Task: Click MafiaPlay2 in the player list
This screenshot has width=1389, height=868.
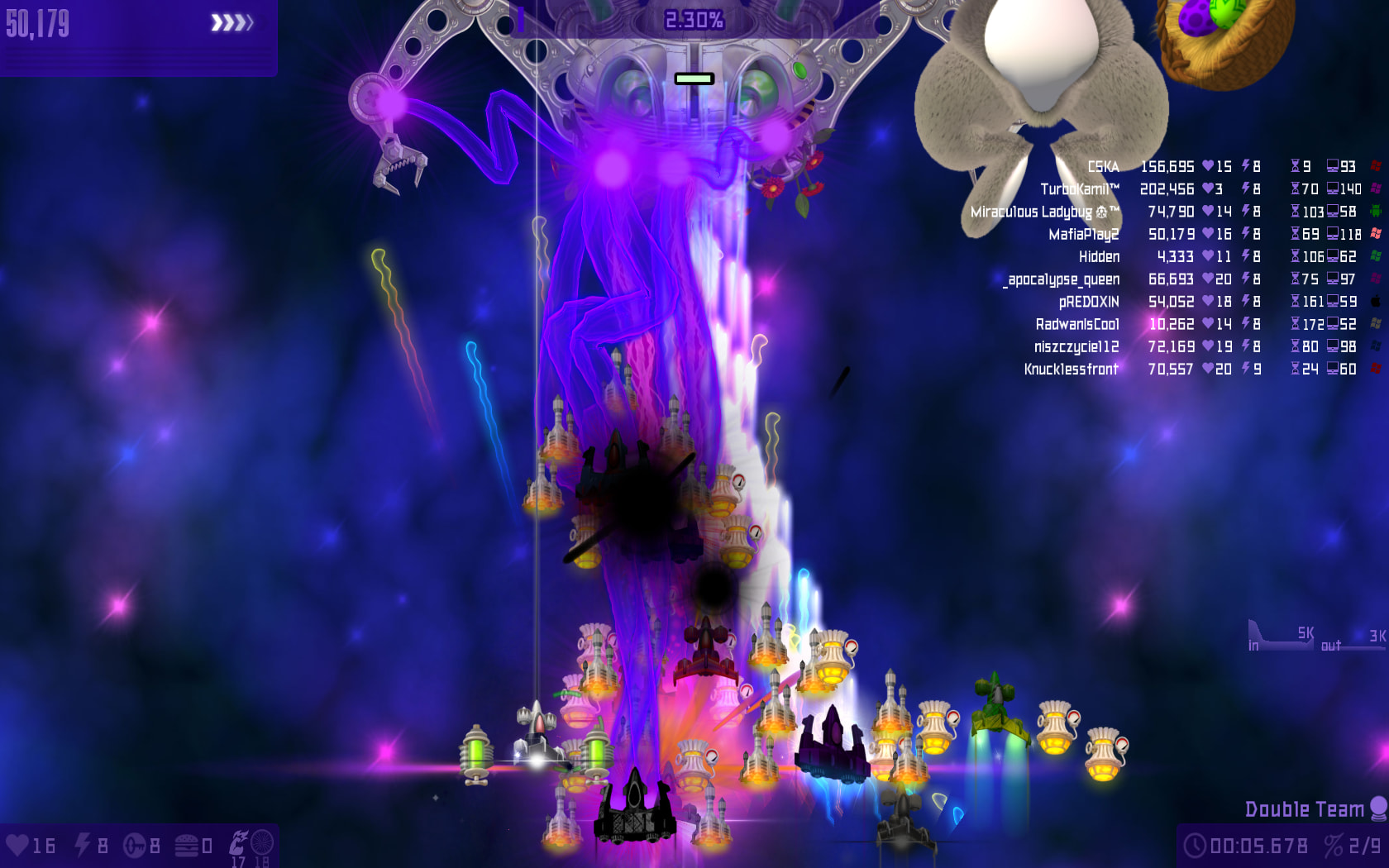Action: pyautogui.click(x=1083, y=235)
